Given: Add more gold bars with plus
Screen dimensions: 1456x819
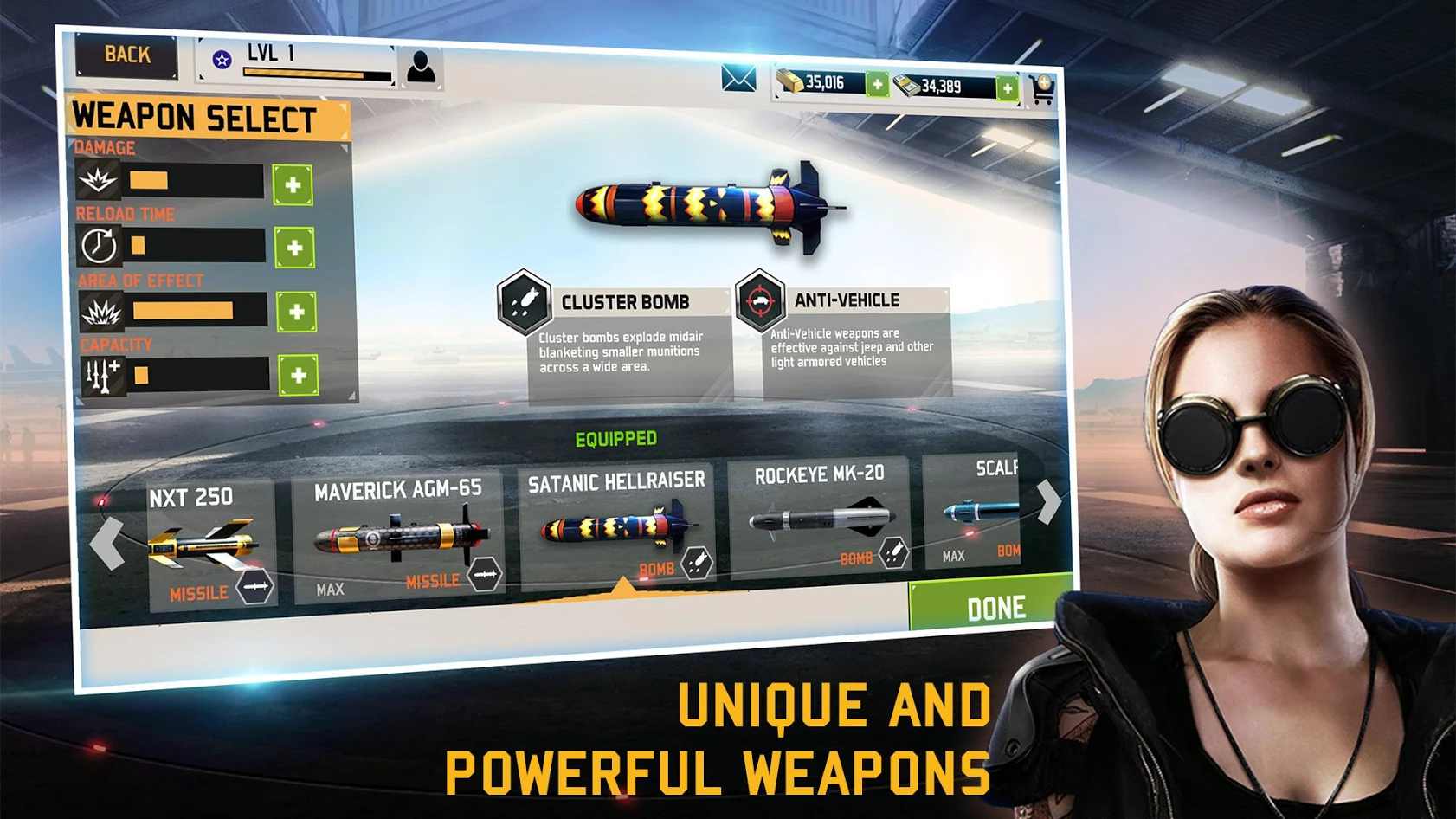Looking at the screenshot, I should (x=877, y=85).
